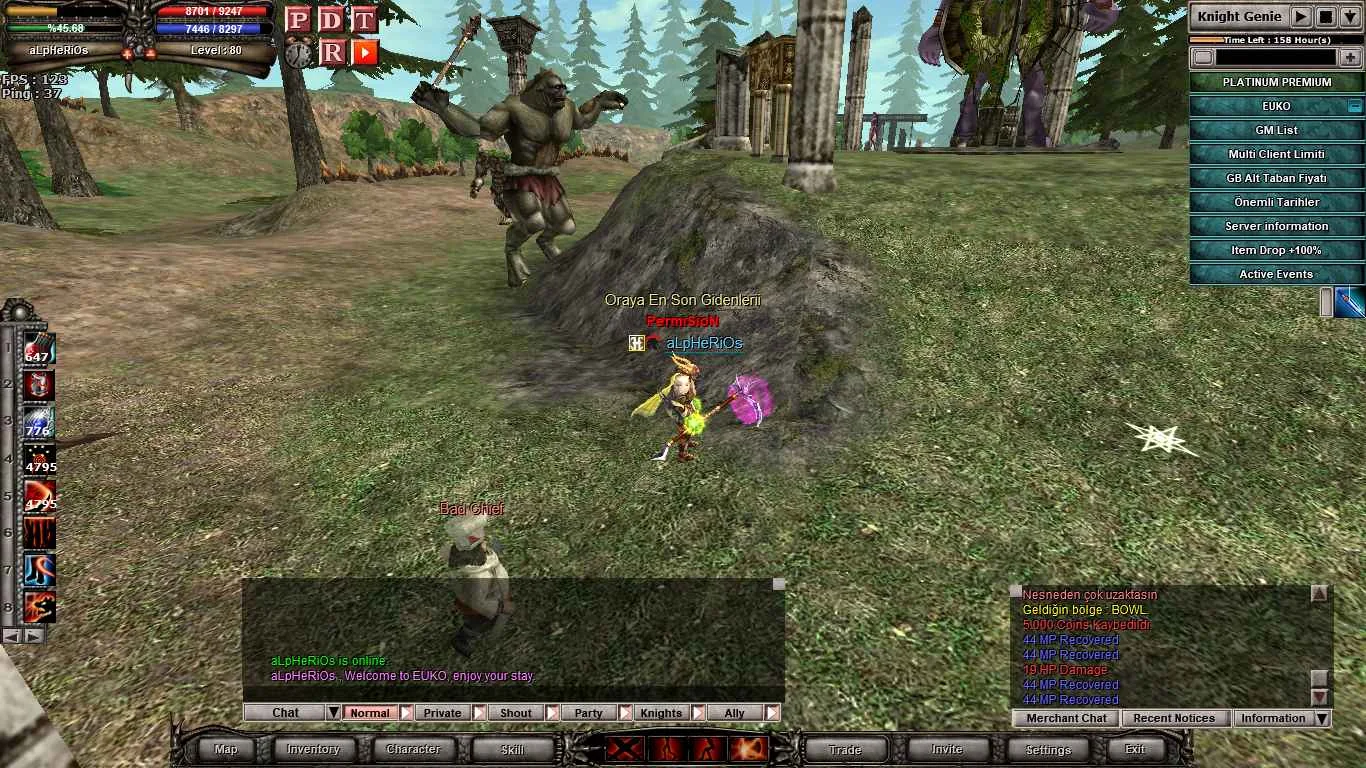Open the Character sheet

pos(413,749)
